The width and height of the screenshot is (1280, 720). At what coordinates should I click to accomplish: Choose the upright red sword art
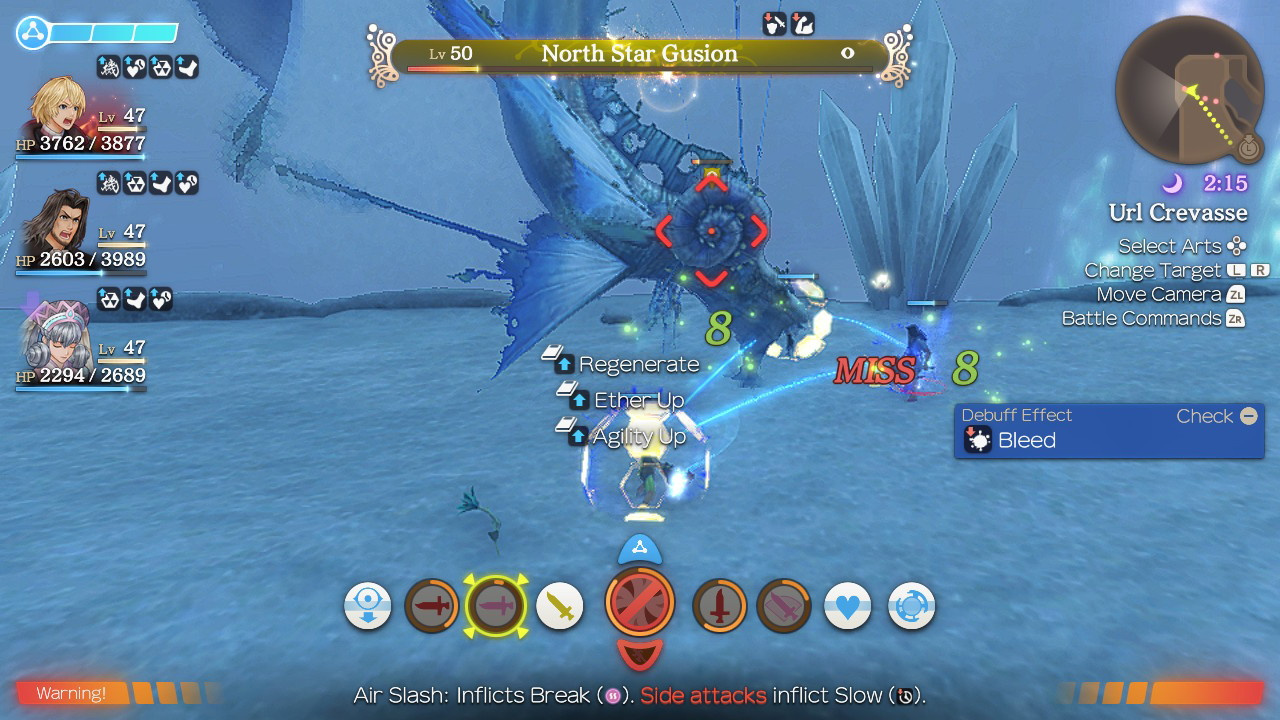[x=719, y=606]
